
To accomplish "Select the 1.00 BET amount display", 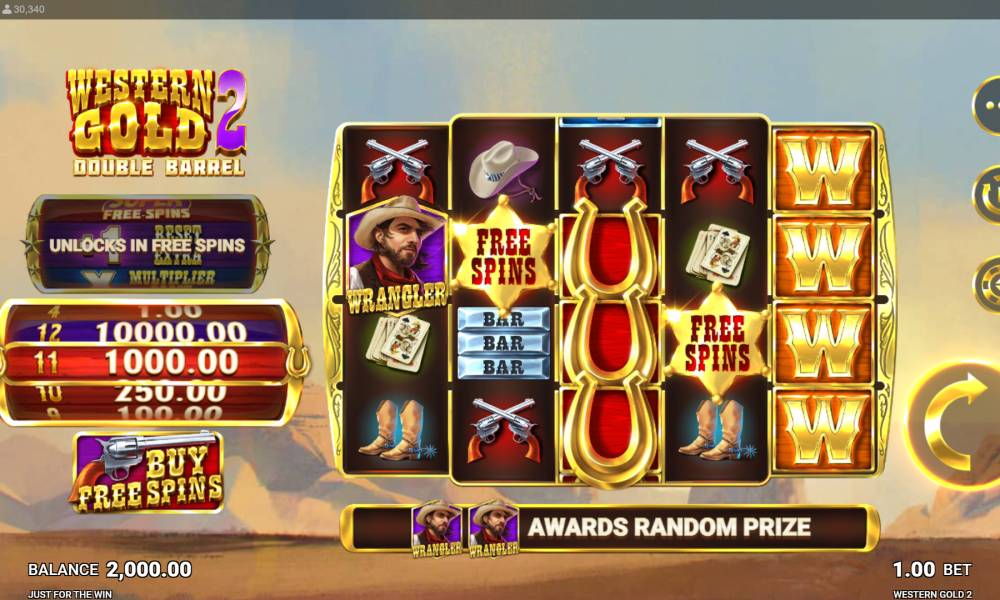I will pyautogui.click(x=931, y=569).
